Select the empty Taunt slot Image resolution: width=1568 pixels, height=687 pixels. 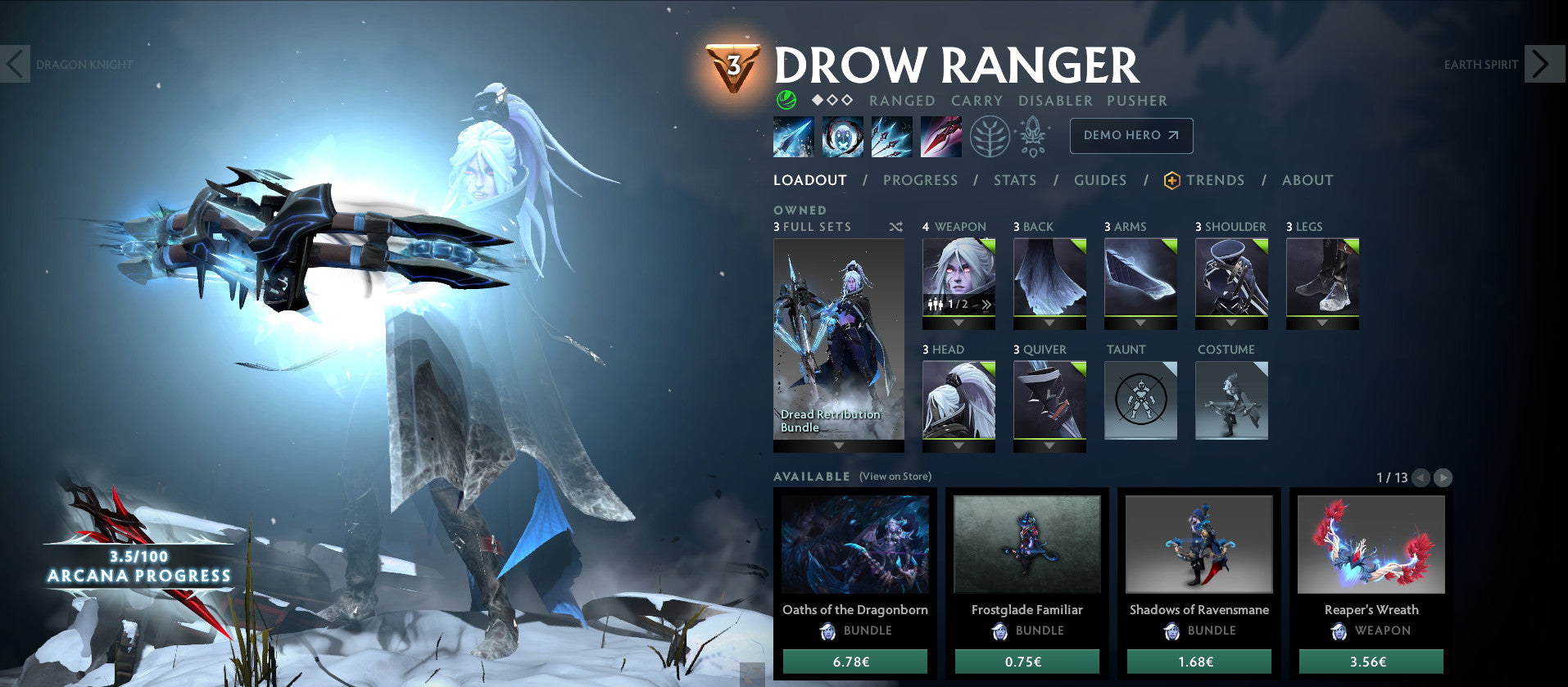tap(1140, 400)
